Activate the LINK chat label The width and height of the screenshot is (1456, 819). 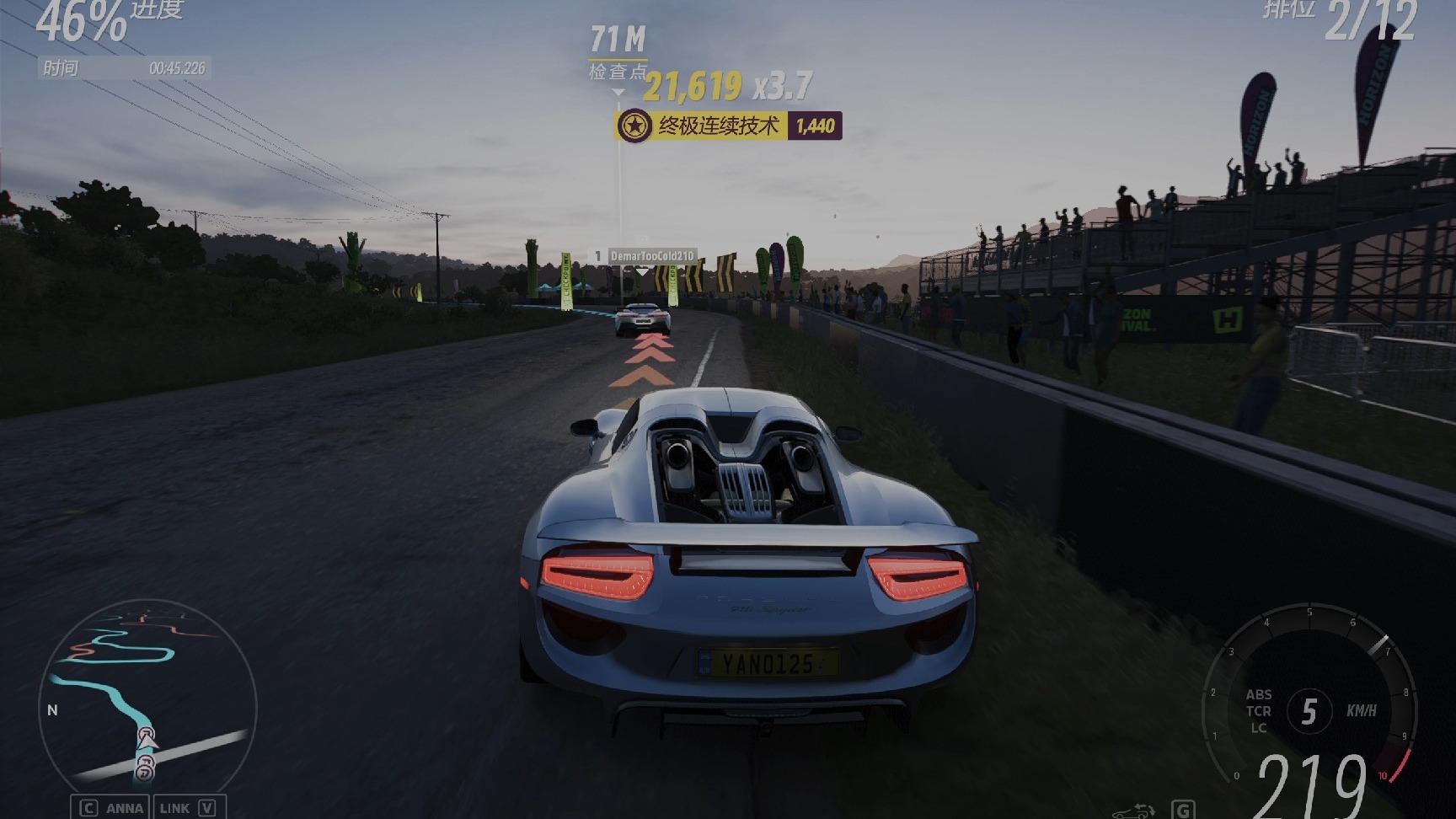pos(174,808)
